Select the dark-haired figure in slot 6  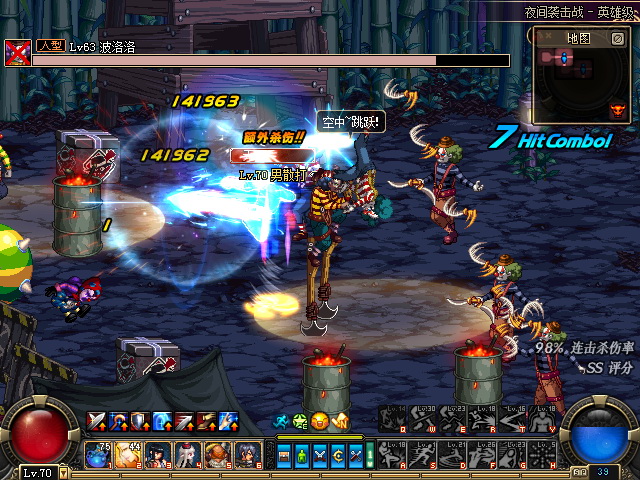pyautogui.click(x=248, y=455)
